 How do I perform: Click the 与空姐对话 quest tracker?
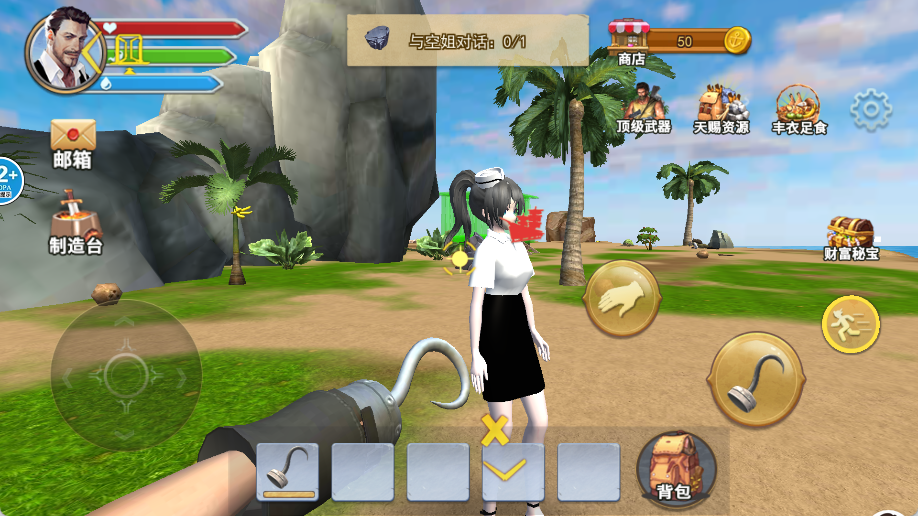point(467,41)
